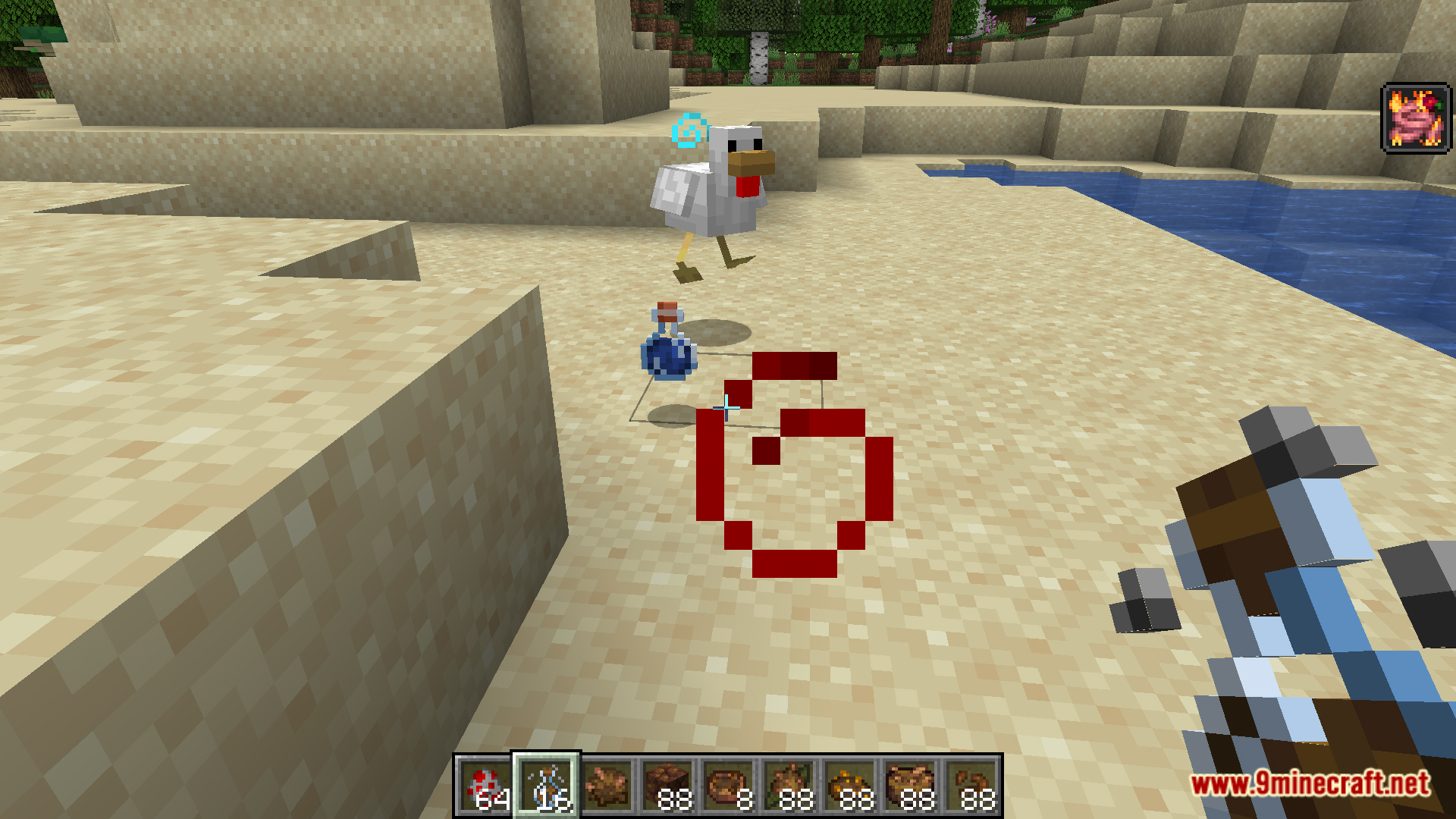Click the flaming pink status effect icon

tap(1415, 119)
